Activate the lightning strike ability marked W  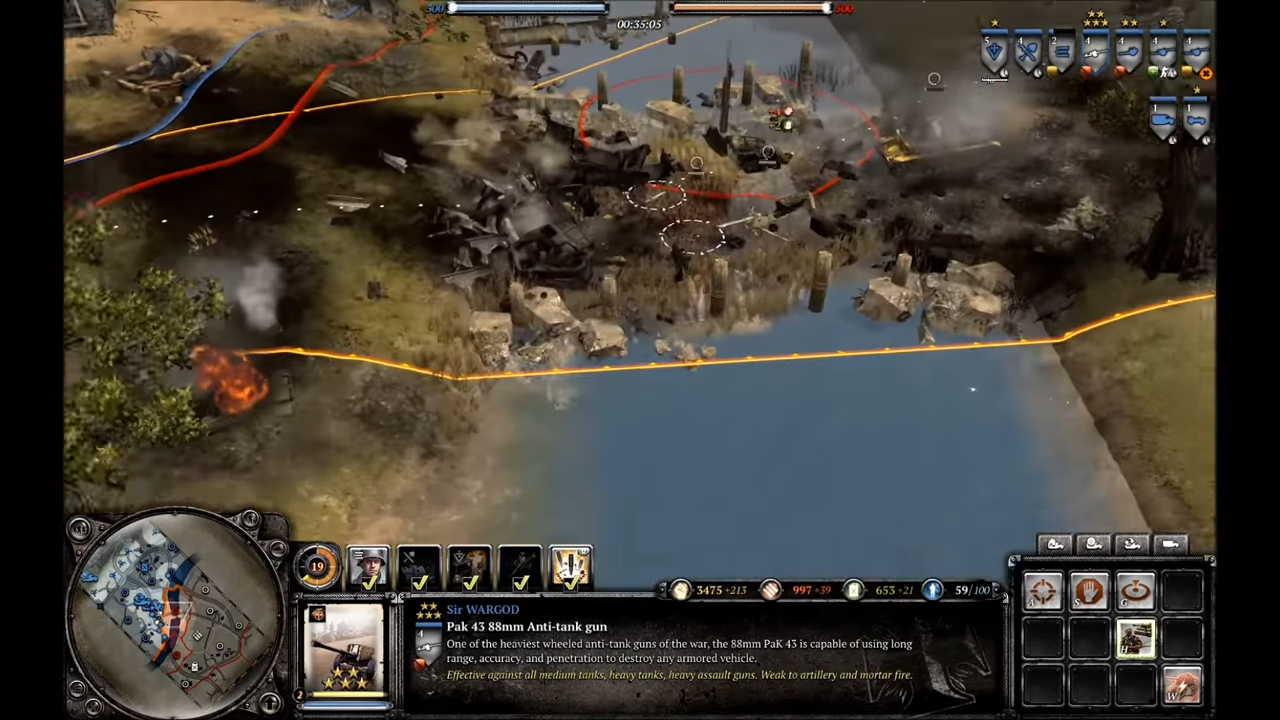click(x=1183, y=683)
